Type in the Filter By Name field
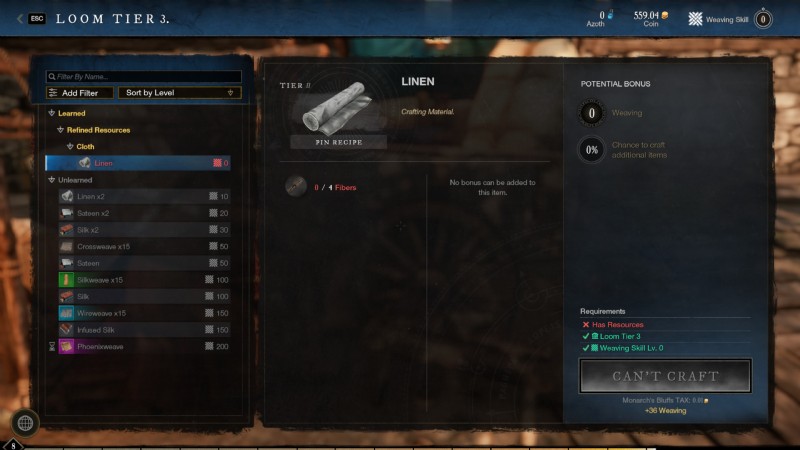The width and height of the screenshot is (800, 450). click(x=145, y=76)
